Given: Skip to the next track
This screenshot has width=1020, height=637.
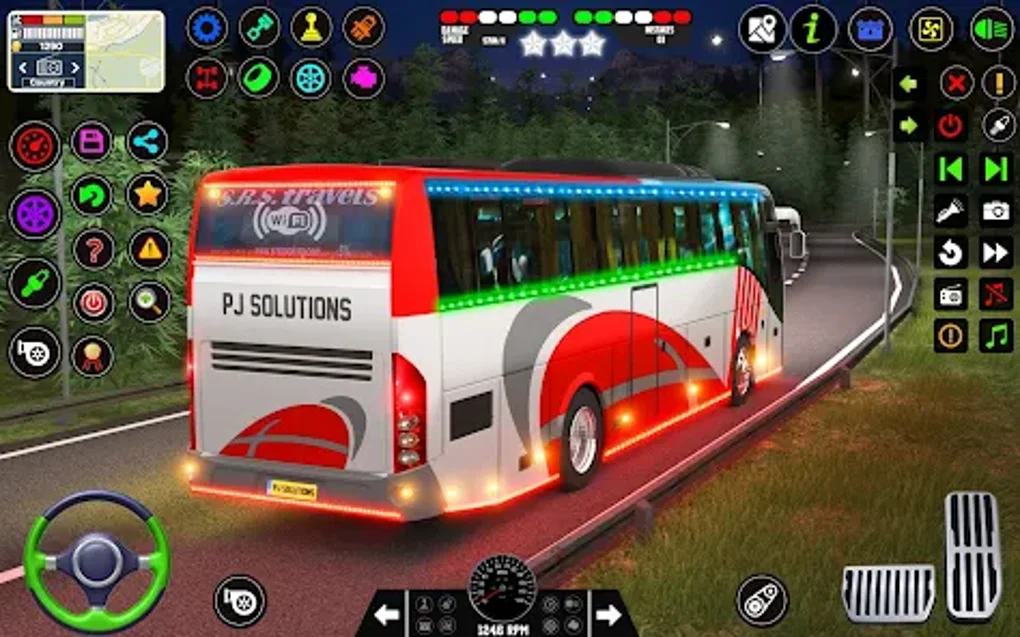Looking at the screenshot, I should click(996, 168).
